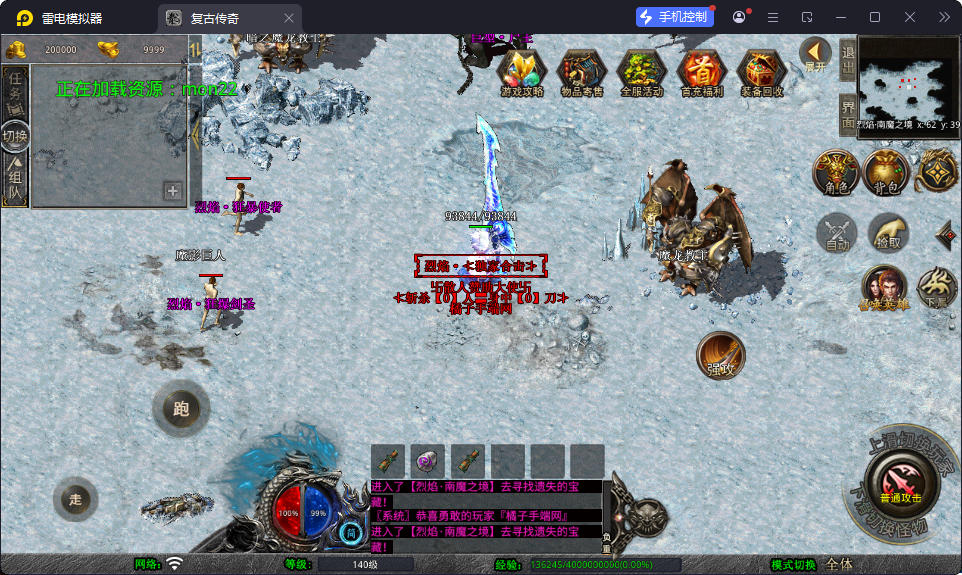Open the 角色 character panel

point(835,172)
